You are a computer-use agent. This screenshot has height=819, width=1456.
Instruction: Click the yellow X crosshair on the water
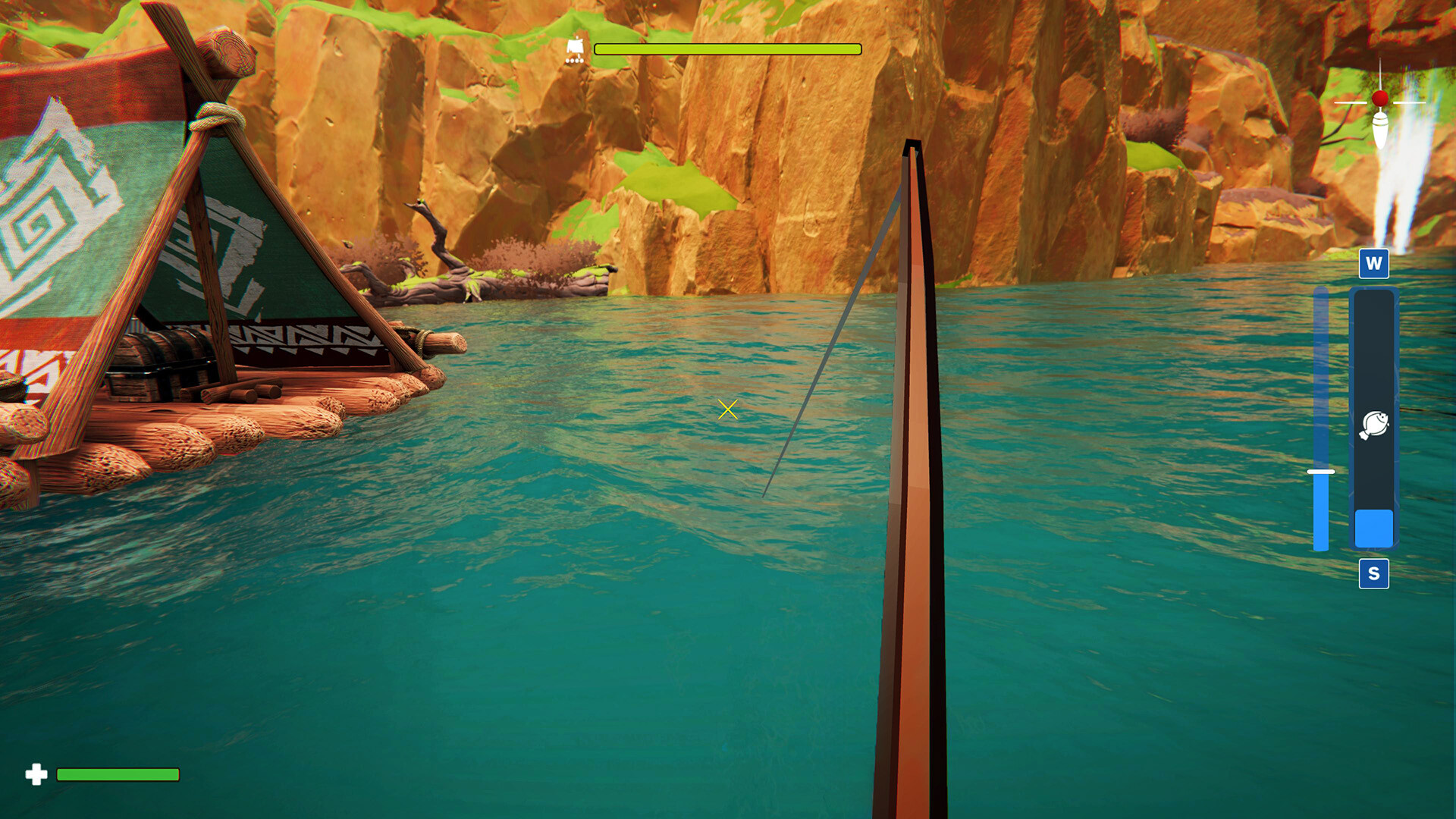[726, 409]
